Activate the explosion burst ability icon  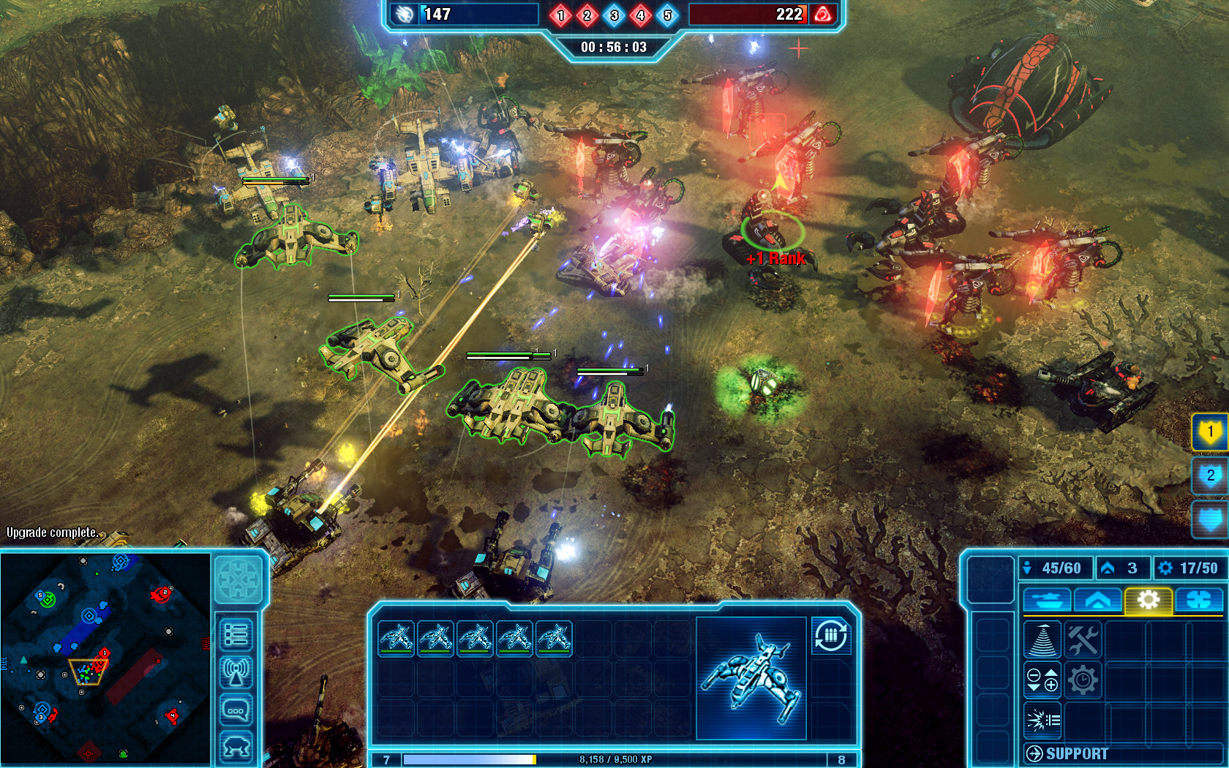[x=1043, y=720]
